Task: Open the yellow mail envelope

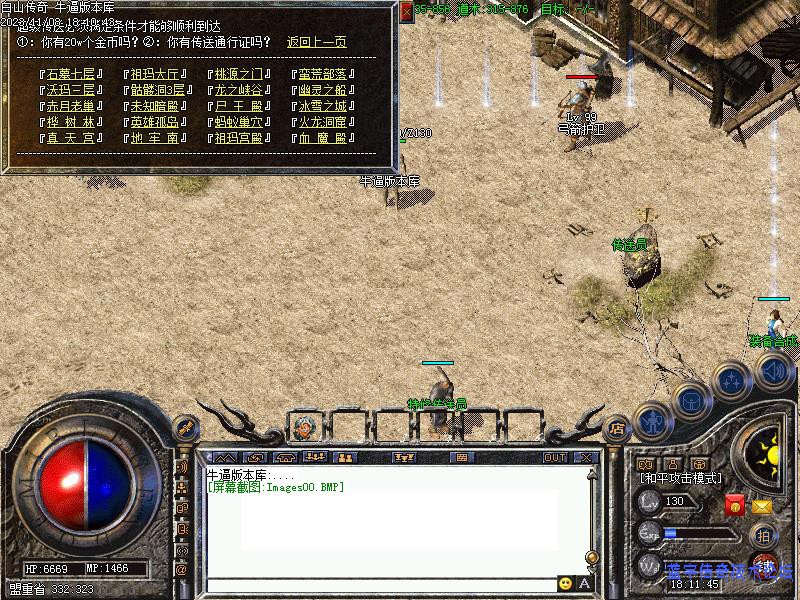Action: [x=763, y=506]
